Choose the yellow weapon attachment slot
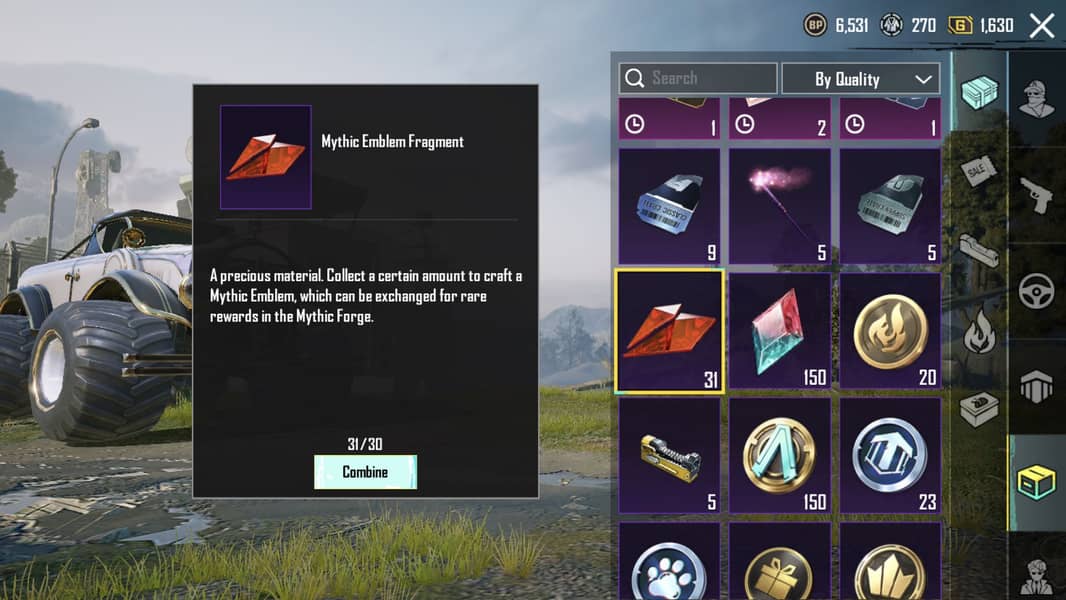Viewport: 1066px width, 600px height. [669, 456]
